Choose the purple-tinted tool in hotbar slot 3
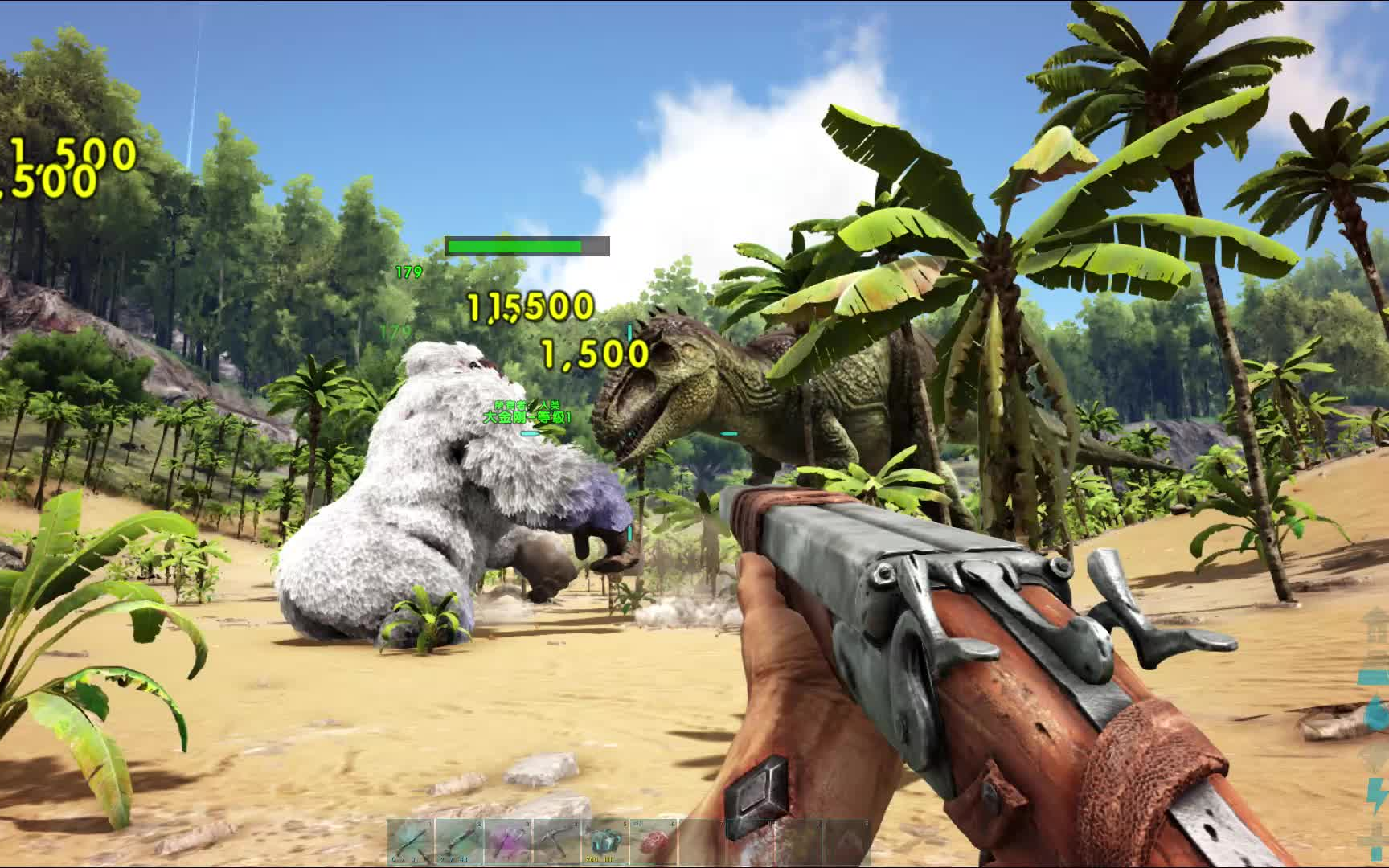The width and height of the screenshot is (1389, 868). click(x=508, y=842)
